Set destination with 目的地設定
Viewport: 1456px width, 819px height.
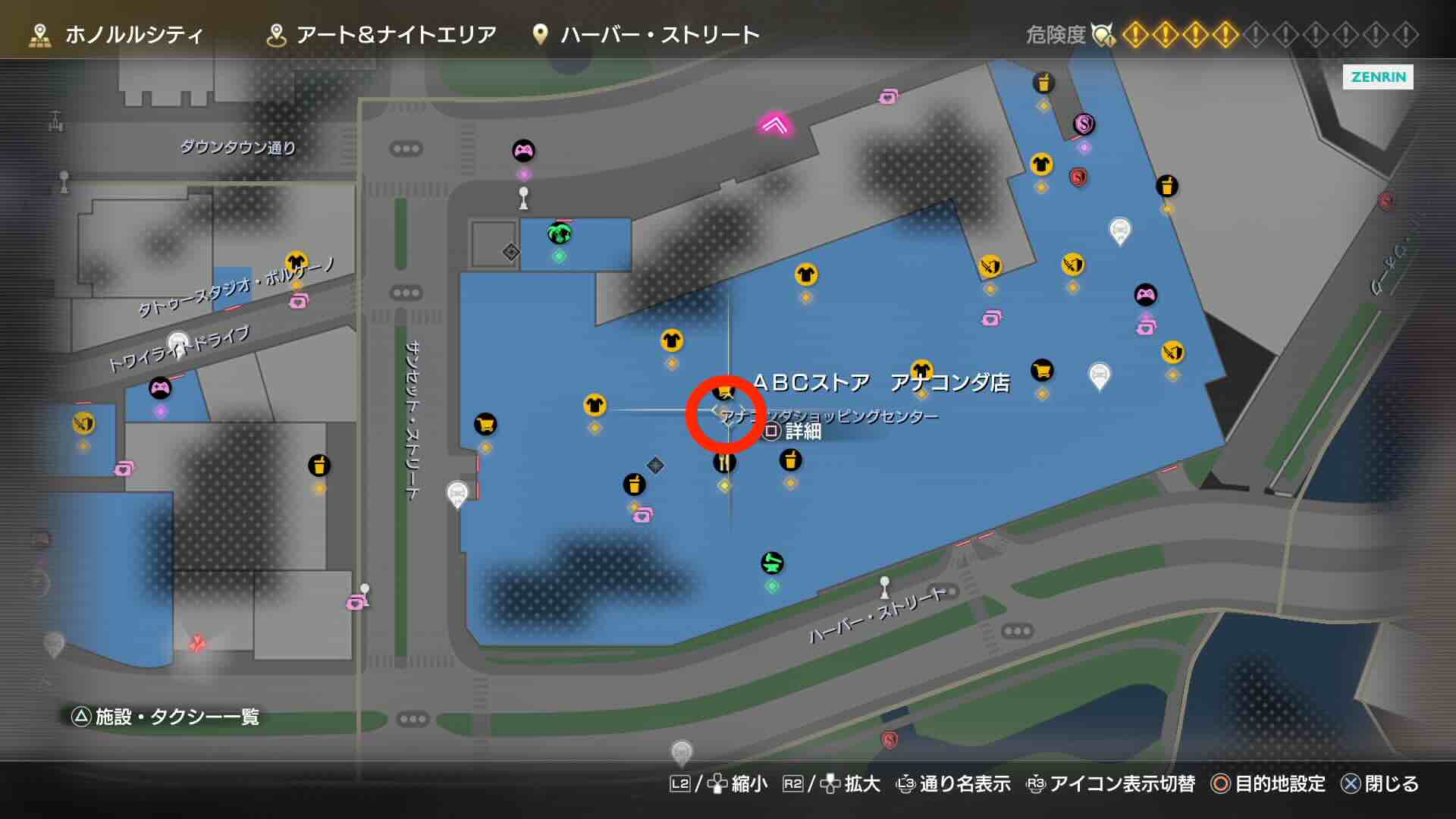[x=1282, y=785]
